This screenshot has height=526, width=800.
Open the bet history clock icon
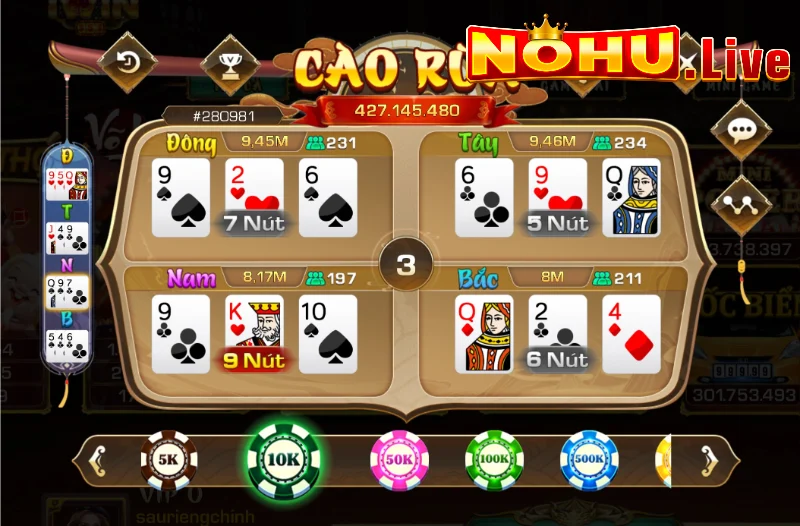(x=127, y=62)
